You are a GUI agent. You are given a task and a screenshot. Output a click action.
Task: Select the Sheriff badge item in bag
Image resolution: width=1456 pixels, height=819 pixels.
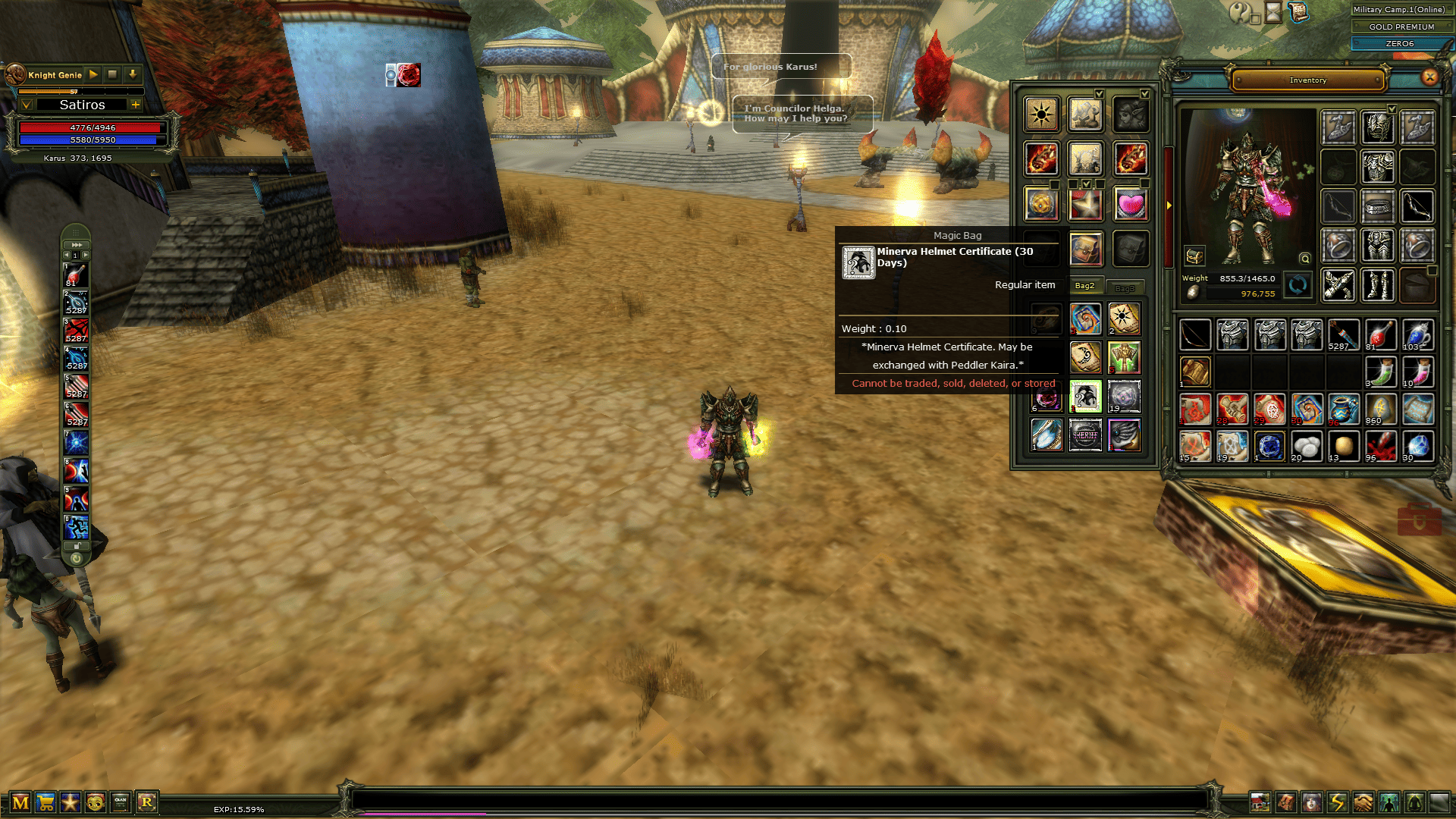click(x=1085, y=435)
